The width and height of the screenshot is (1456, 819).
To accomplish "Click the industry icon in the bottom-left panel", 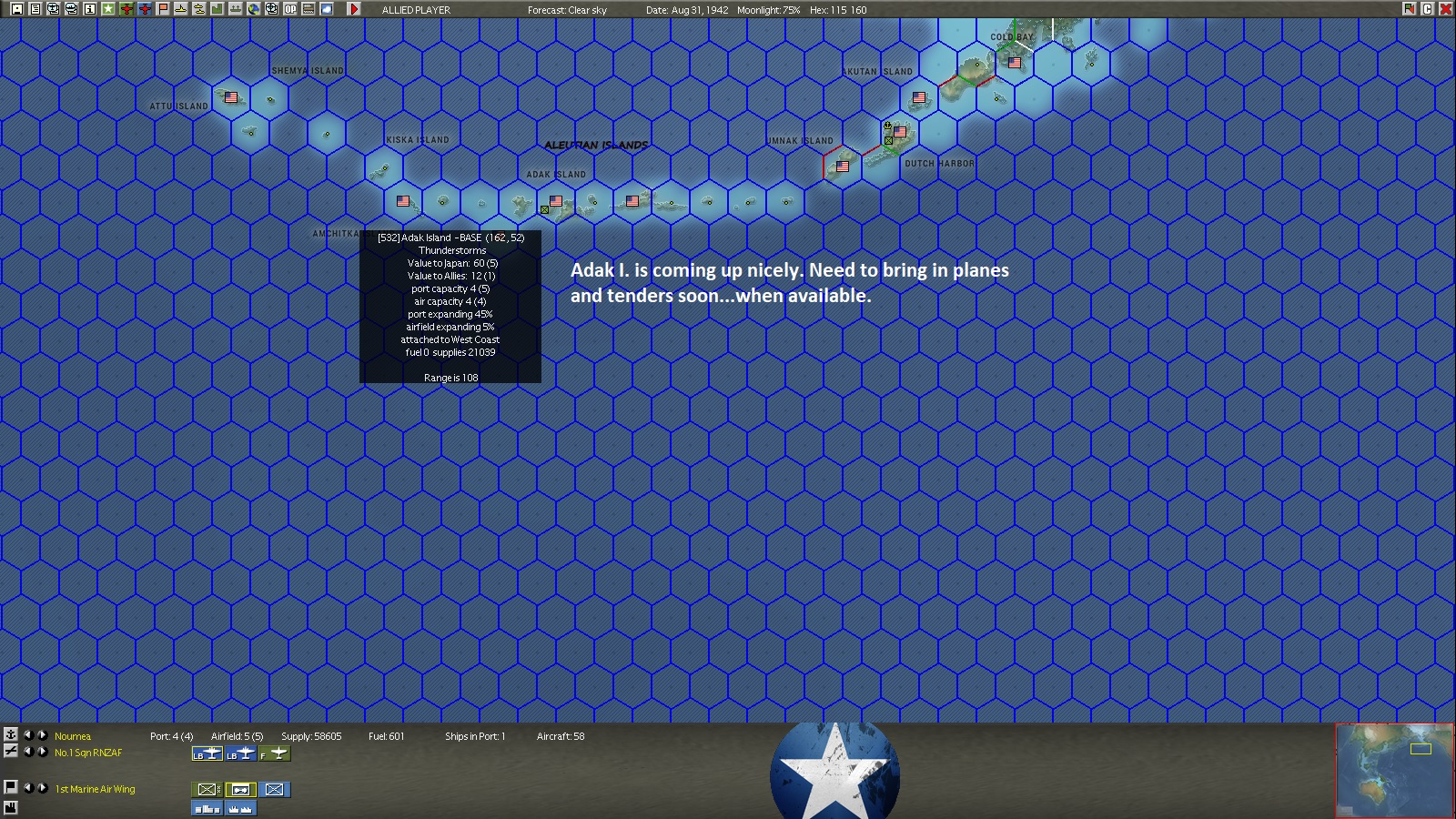I will (x=11, y=807).
